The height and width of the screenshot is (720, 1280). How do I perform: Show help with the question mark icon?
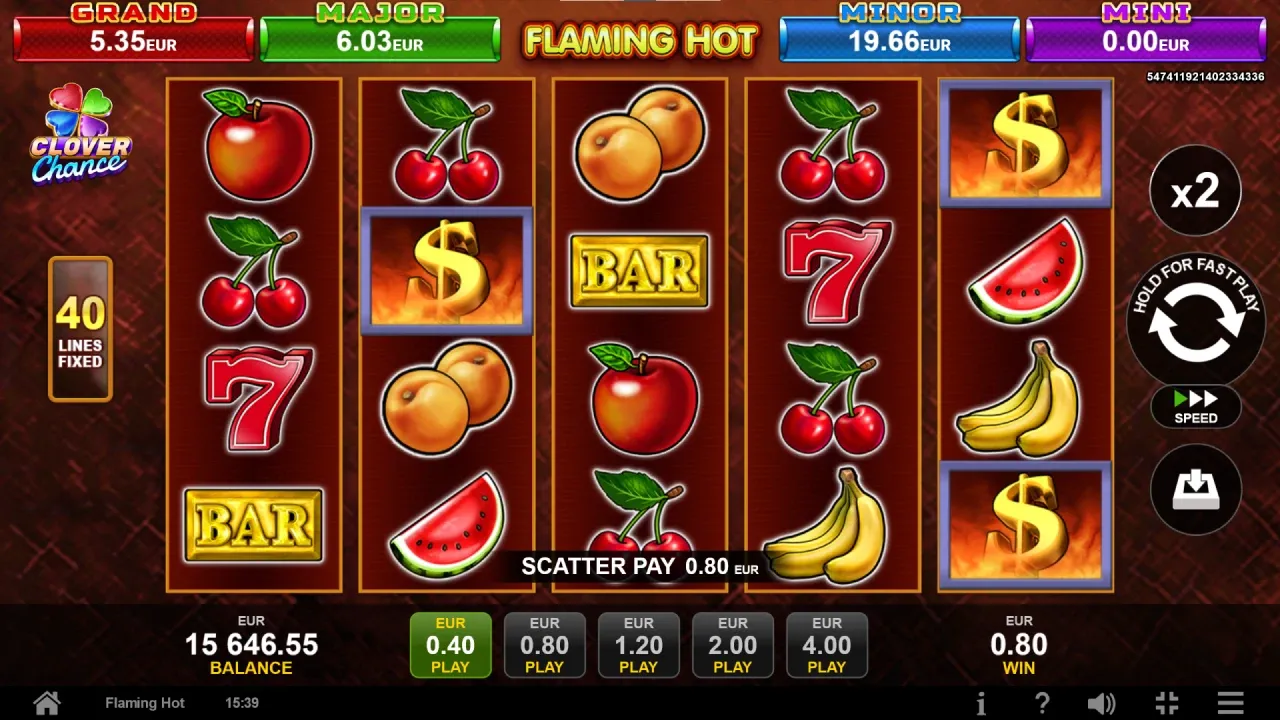(1042, 703)
